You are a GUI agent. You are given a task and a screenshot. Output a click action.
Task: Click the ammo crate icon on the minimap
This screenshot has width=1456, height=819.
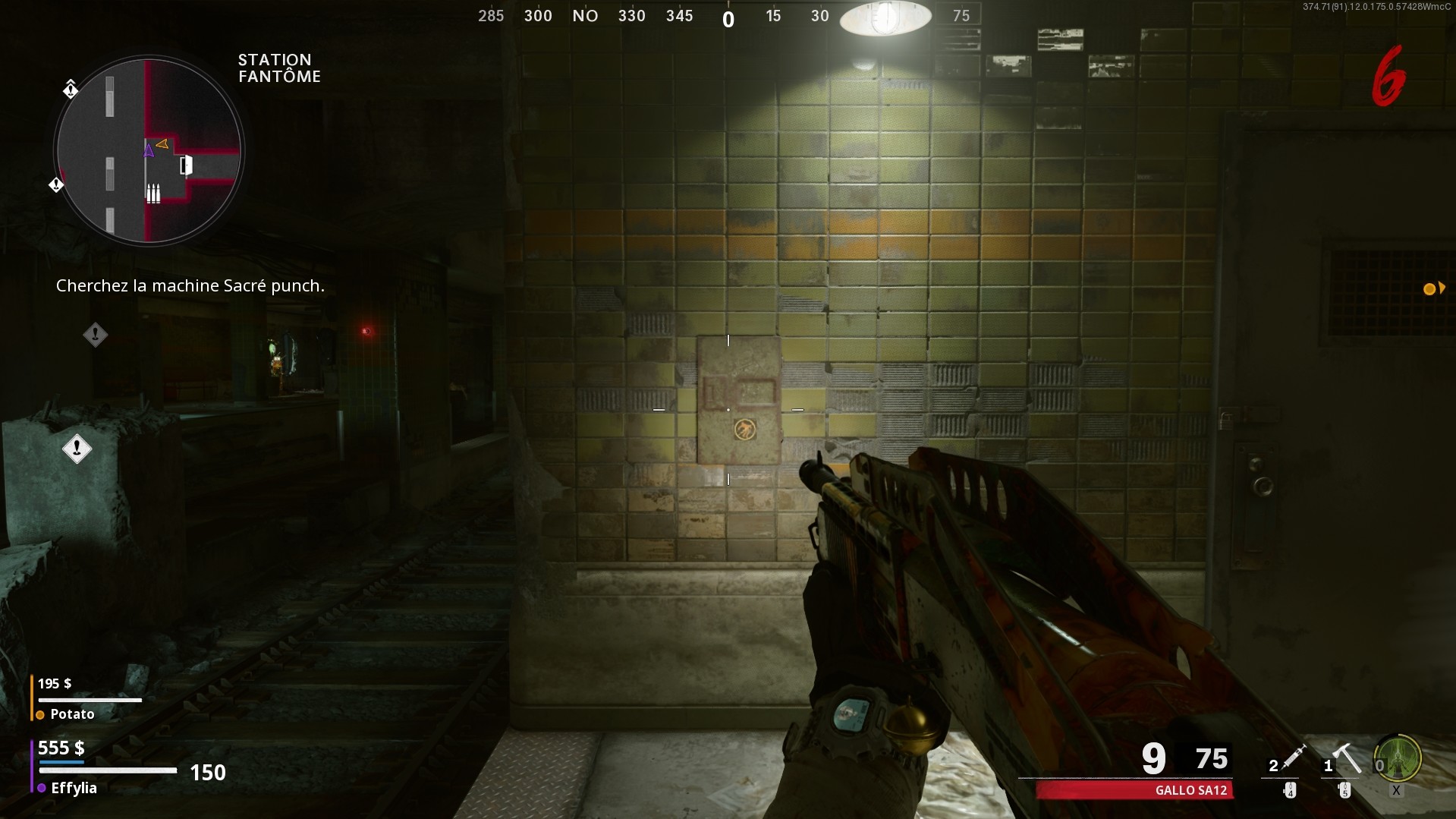pyautogui.click(x=153, y=194)
